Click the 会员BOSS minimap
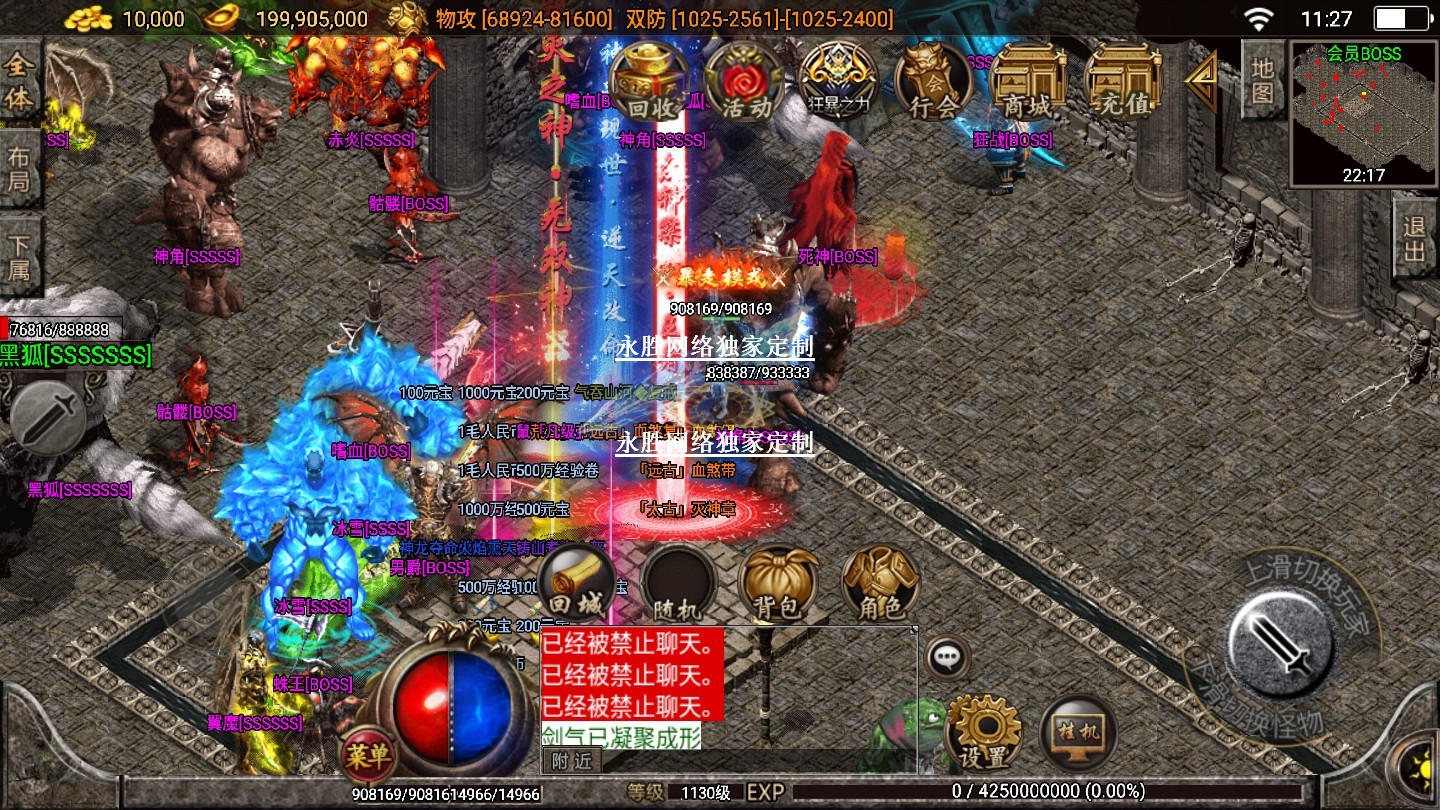The image size is (1440, 810). pyautogui.click(x=1364, y=113)
